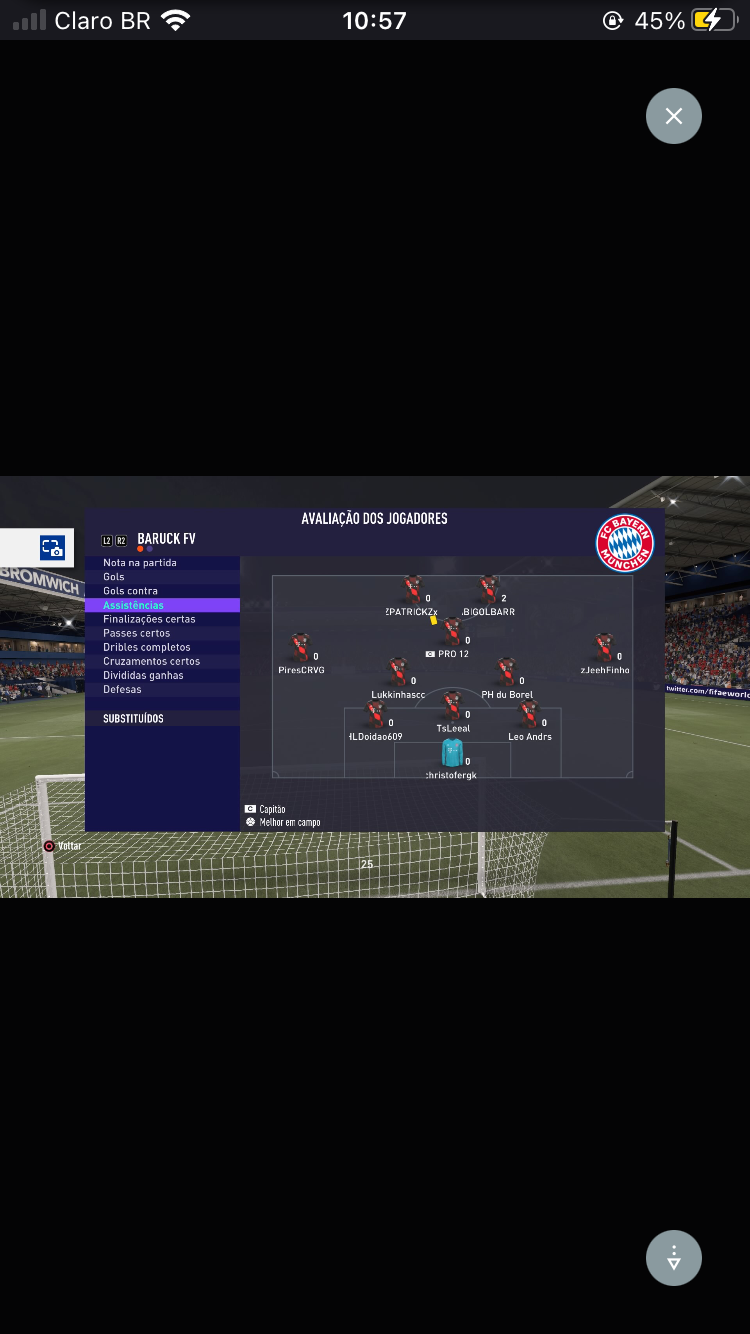Image resolution: width=750 pixels, height=1334 pixels.
Task: Select the Defesas stat entry
Action: tap(122, 689)
